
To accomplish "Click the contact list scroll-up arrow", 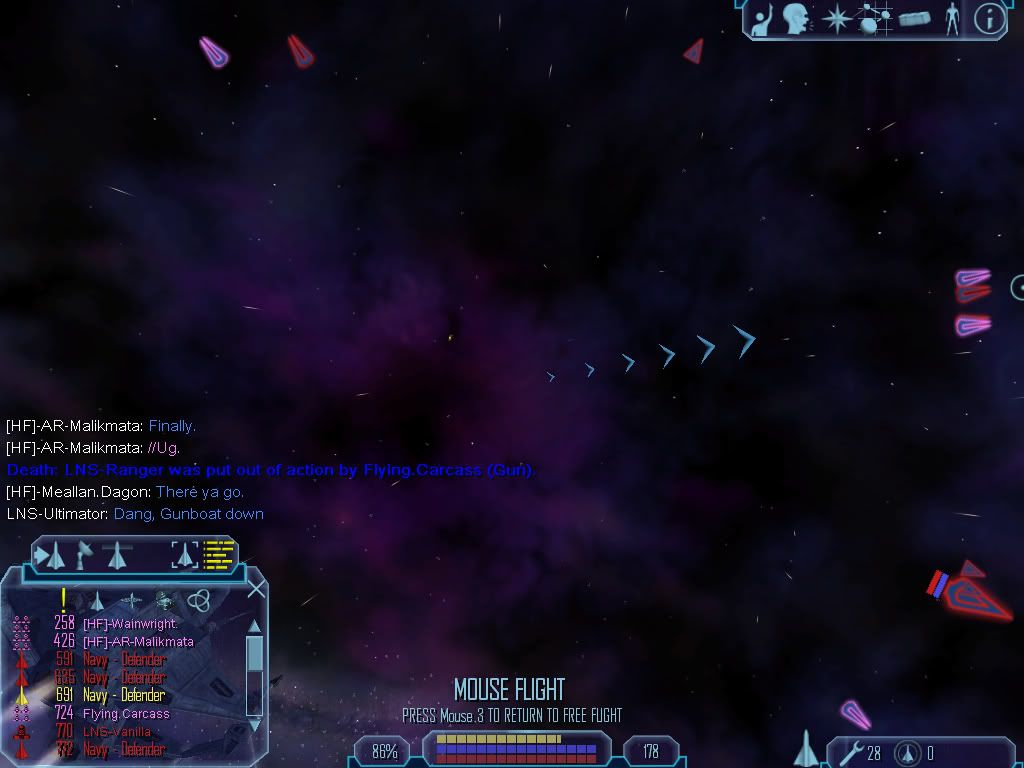I will click(254, 626).
